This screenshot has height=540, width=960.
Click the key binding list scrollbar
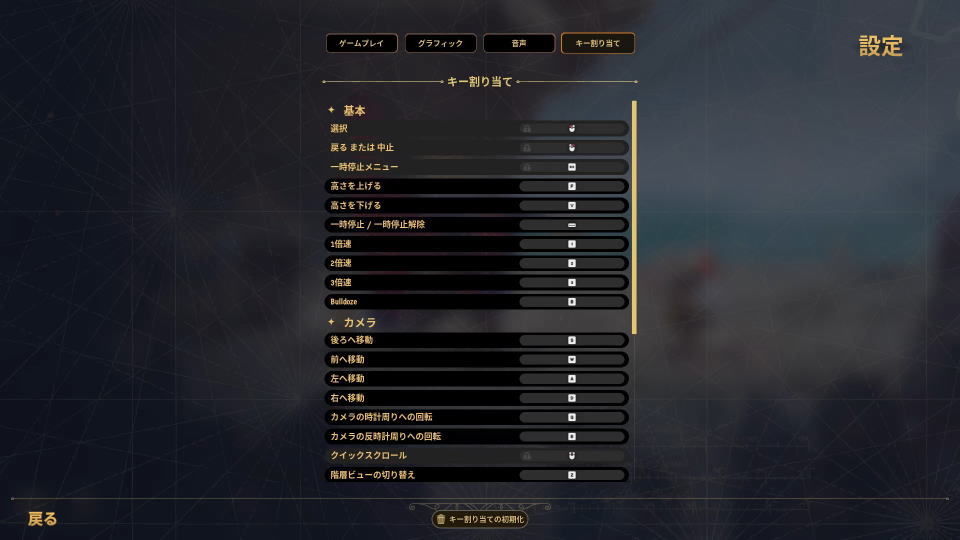coord(634,217)
